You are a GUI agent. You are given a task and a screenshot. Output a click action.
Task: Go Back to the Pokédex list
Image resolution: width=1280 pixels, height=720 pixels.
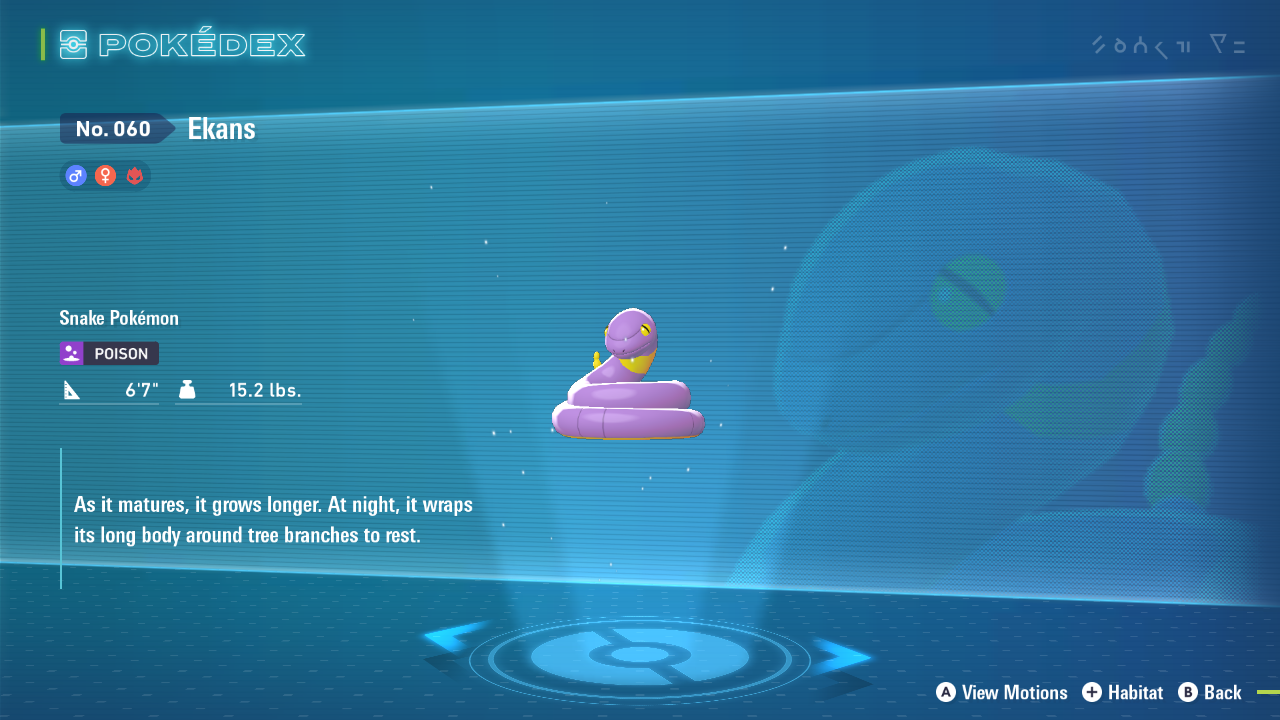click(x=1210, y=692)
